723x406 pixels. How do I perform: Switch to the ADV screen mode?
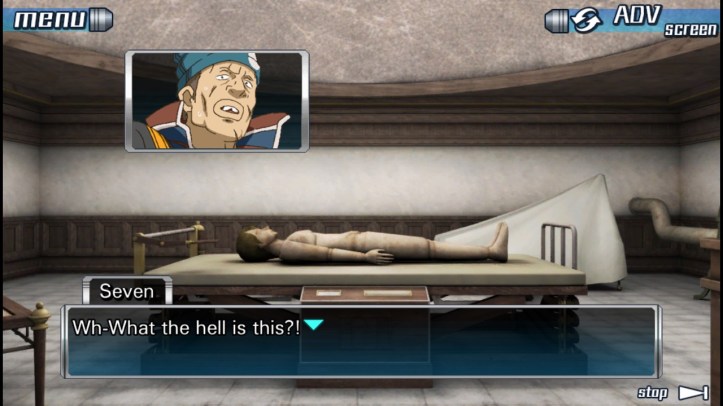click(x=633, y=19)
